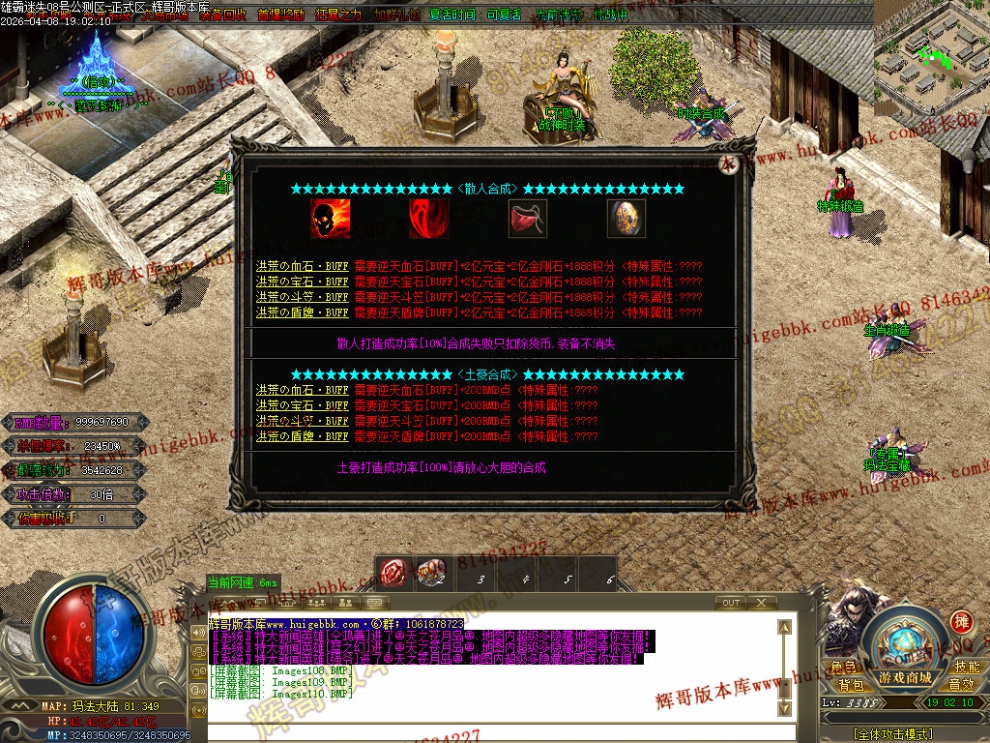Close the crafting dialog window

[729, 166]
